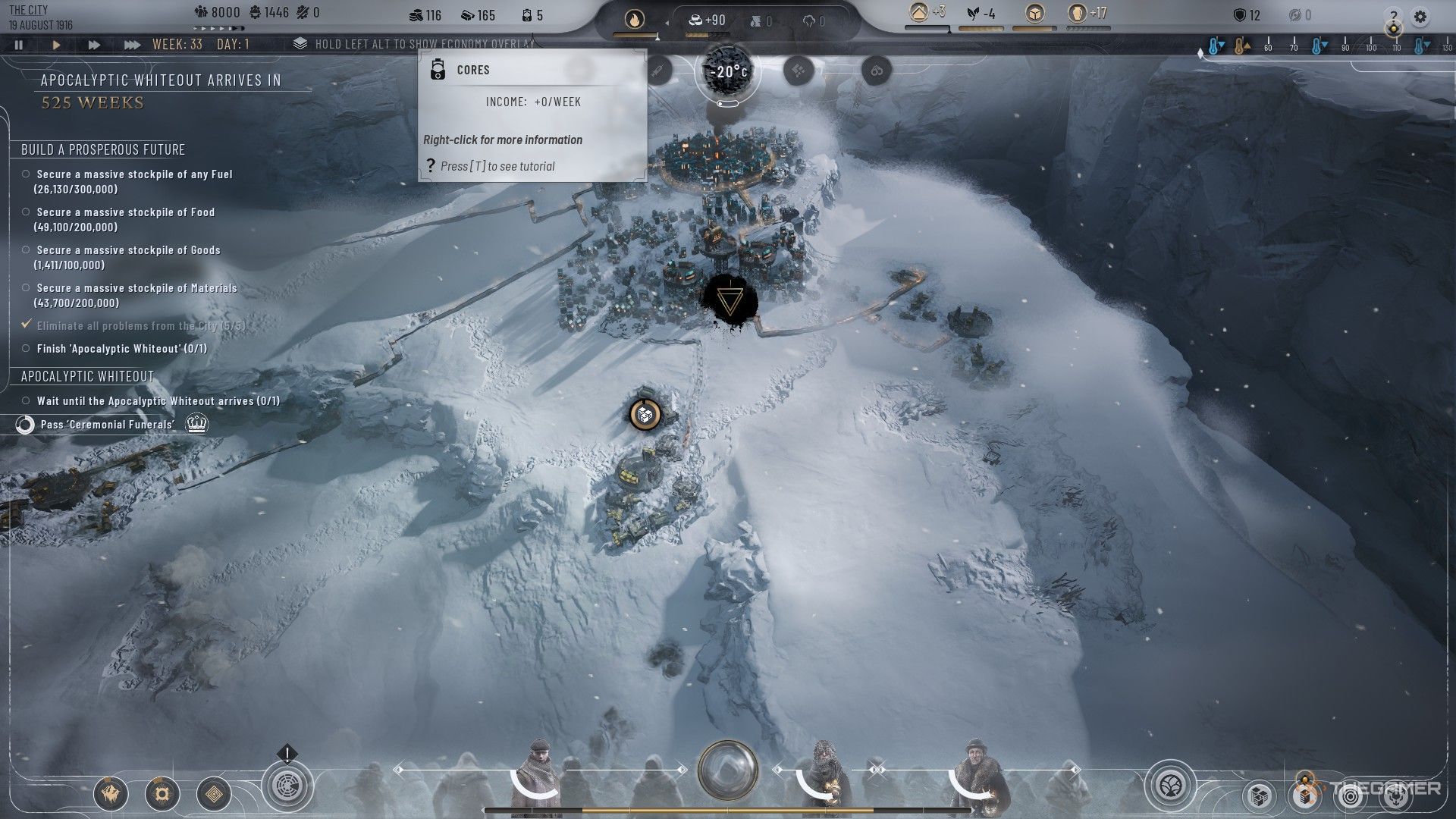Set the triple fast-forward speed
Screen dimensions: 1456x819
[132, 45]
